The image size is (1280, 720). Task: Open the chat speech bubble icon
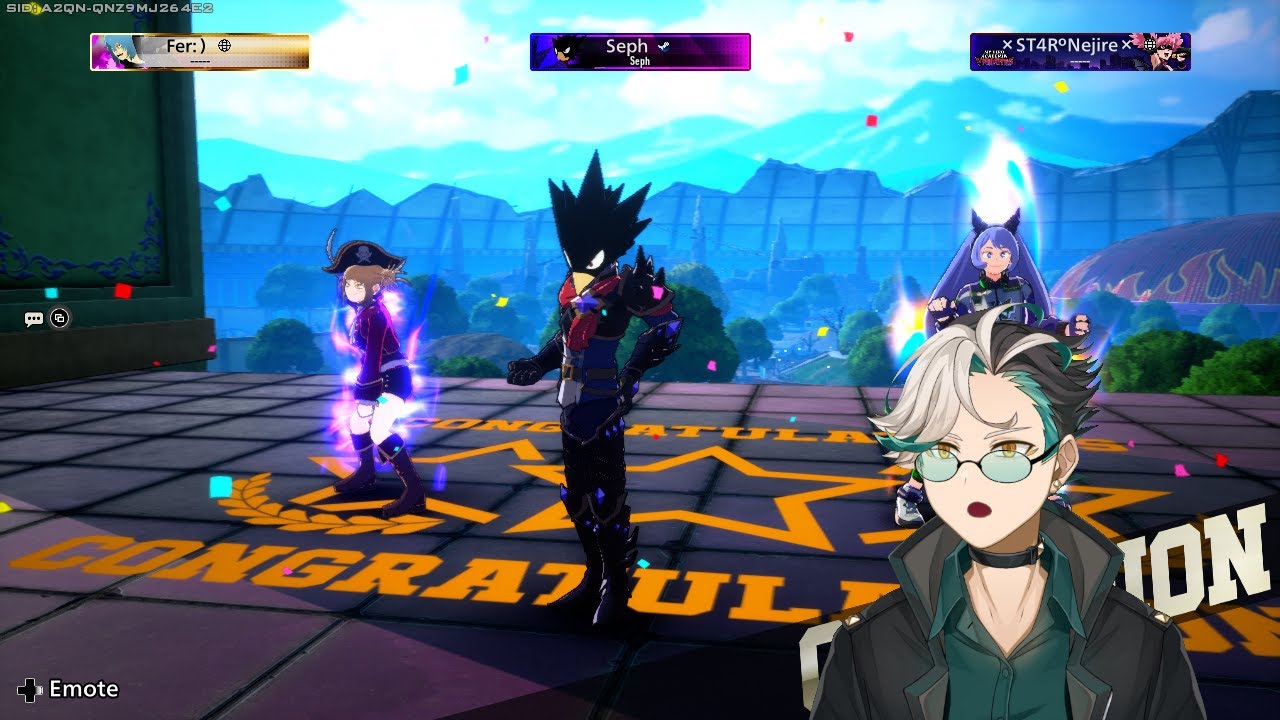pyautogui.click(x=34, y=319)
